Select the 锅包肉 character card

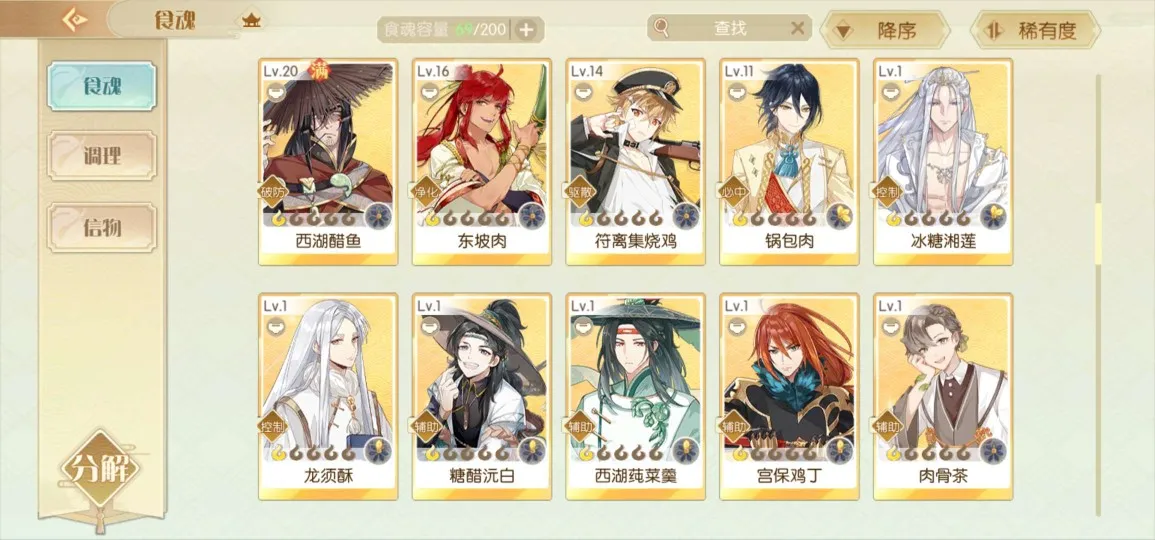[789, 160]
